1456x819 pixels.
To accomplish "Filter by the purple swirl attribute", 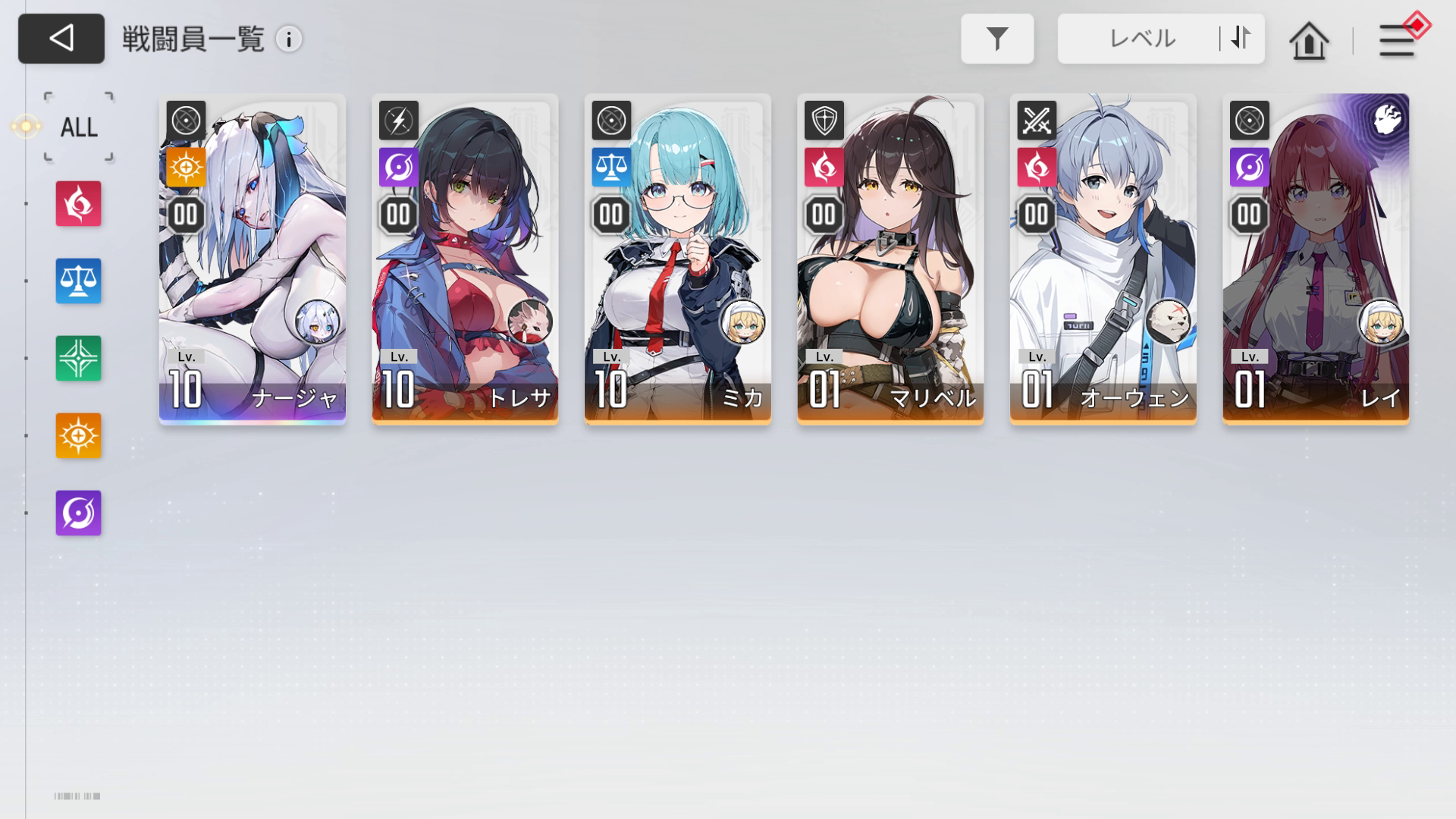I will (78, 513).
